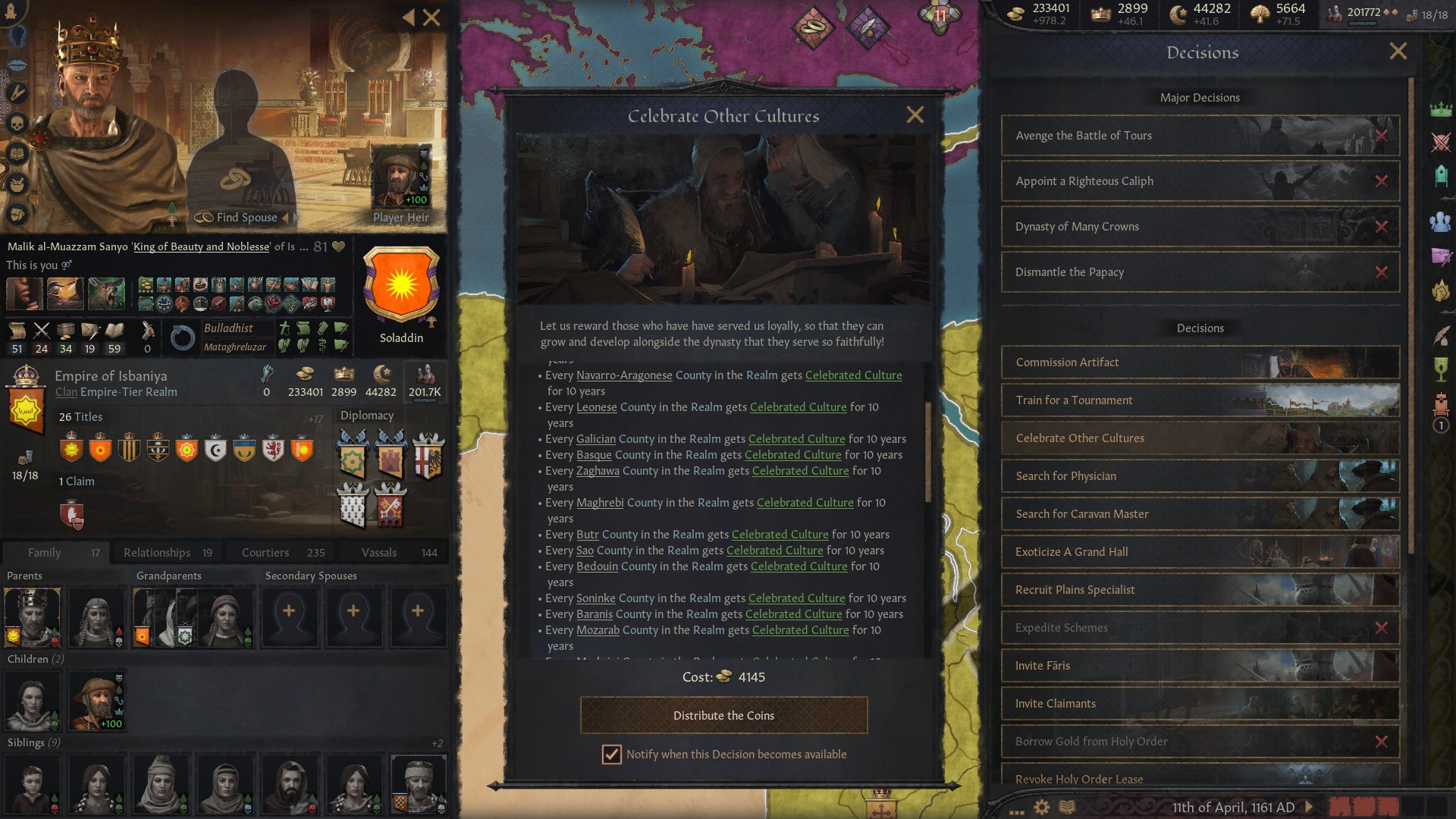1456x819 pixels.
Task: Adjust the game speed control bars
Action: [1365, 807]
